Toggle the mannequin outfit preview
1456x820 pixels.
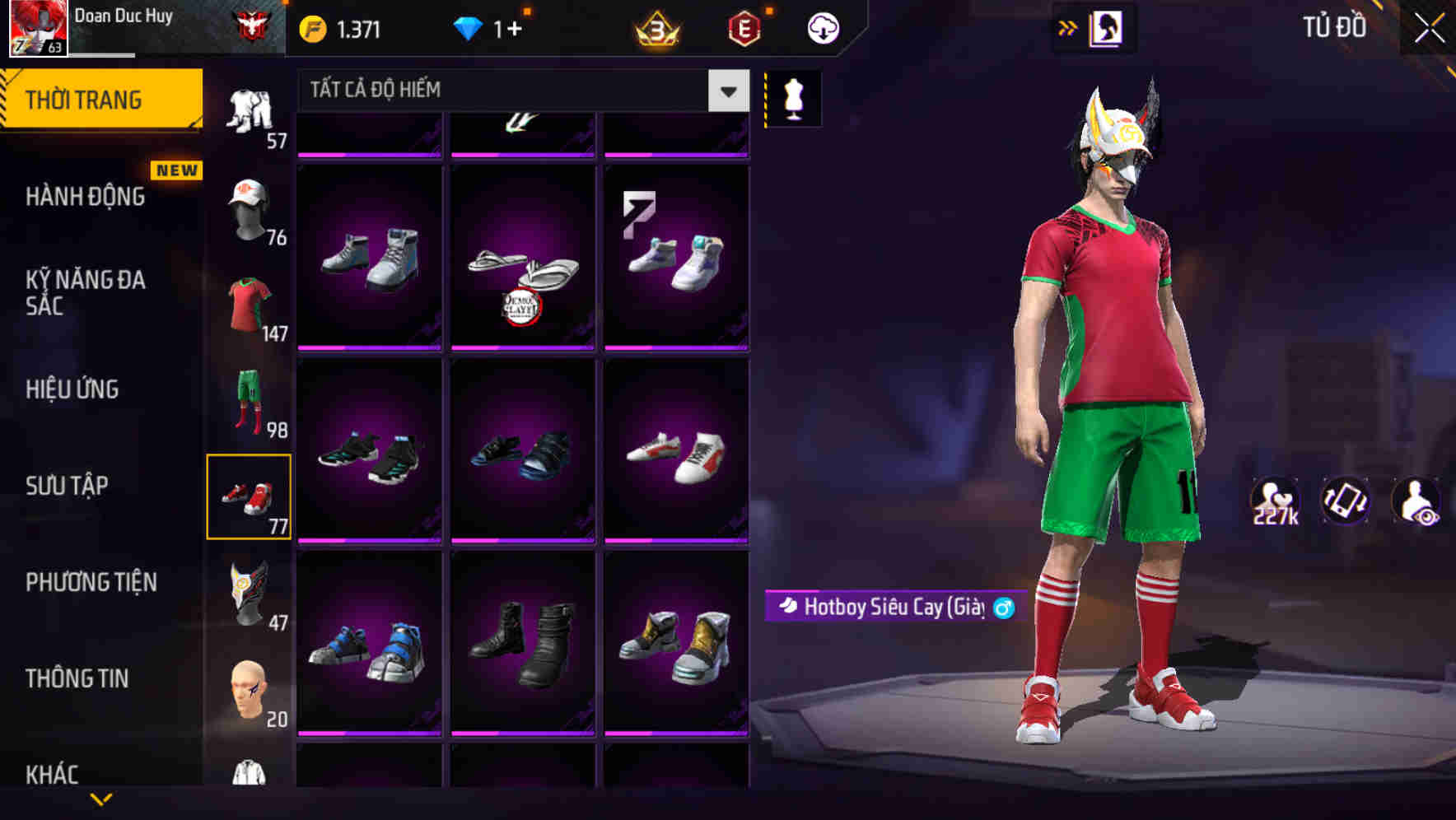[x=792, y=98]
